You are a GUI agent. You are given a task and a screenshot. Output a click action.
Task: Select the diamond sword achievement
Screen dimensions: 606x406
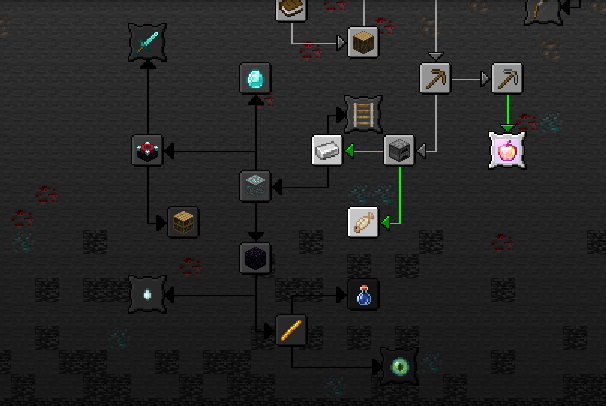pyautogui.click(x=148, y=42)
